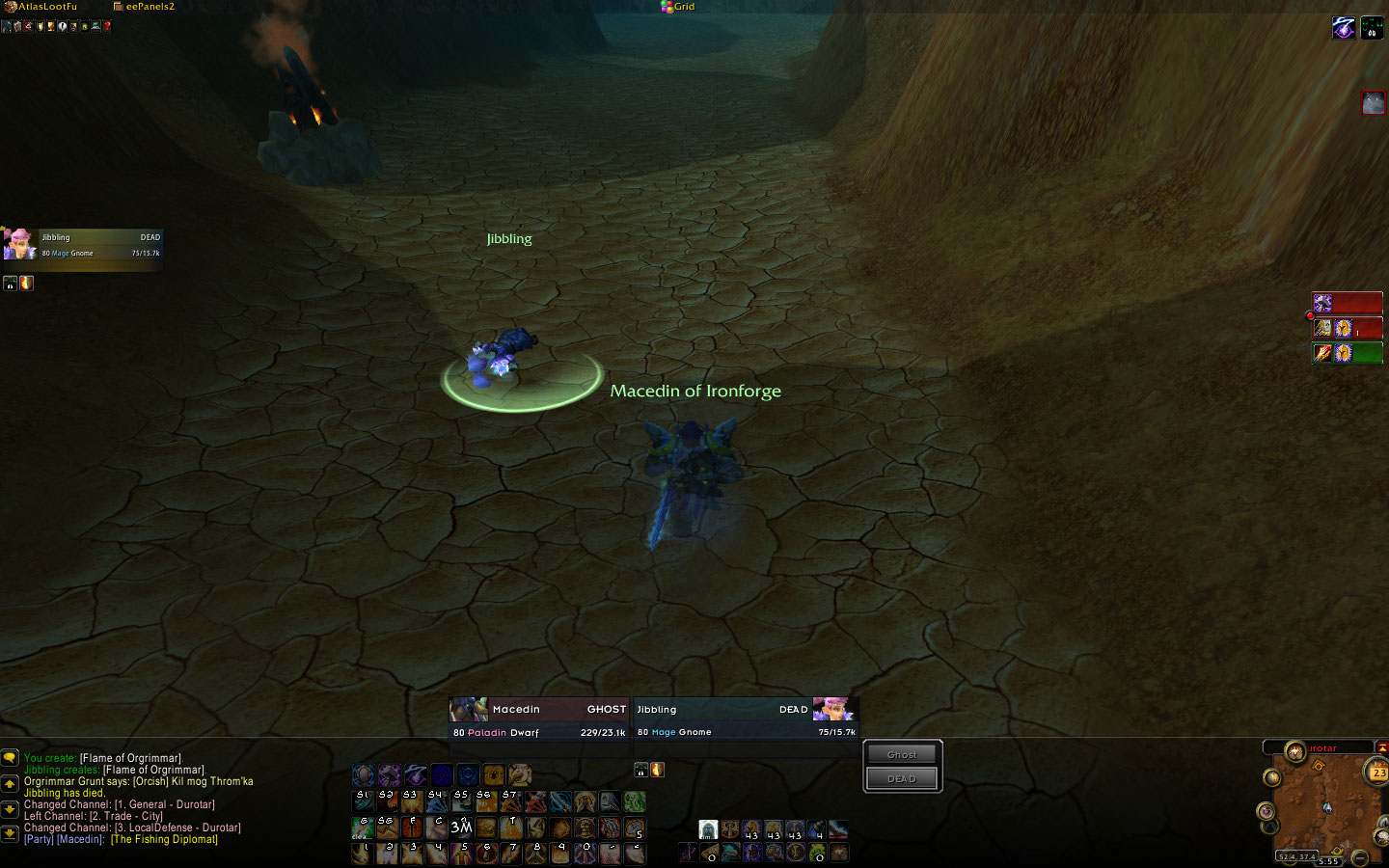This screenshot has width=1389, height=868.
Task: Click the DEAD button
Action: pos(902,778)
